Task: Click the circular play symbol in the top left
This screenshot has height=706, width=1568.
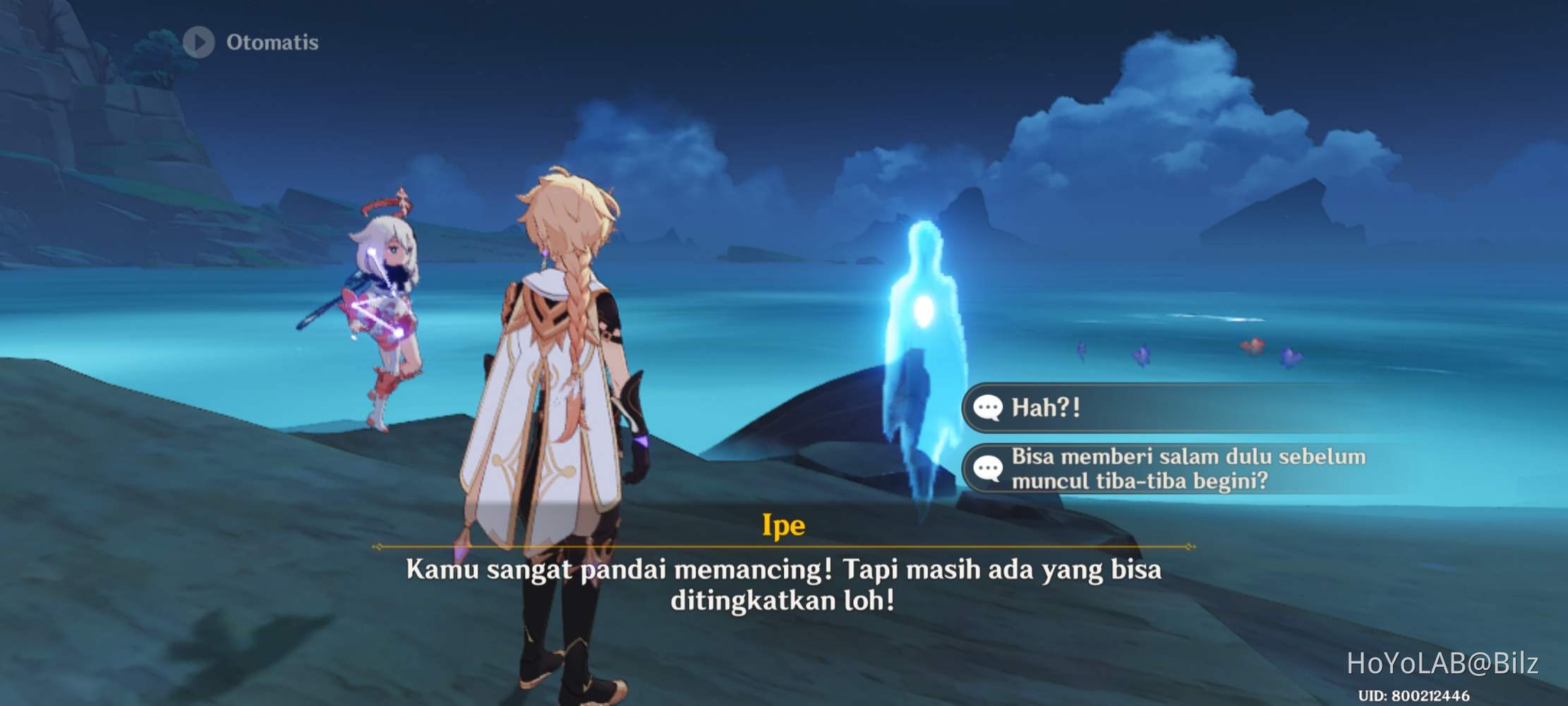Action: tap(198, 42)
